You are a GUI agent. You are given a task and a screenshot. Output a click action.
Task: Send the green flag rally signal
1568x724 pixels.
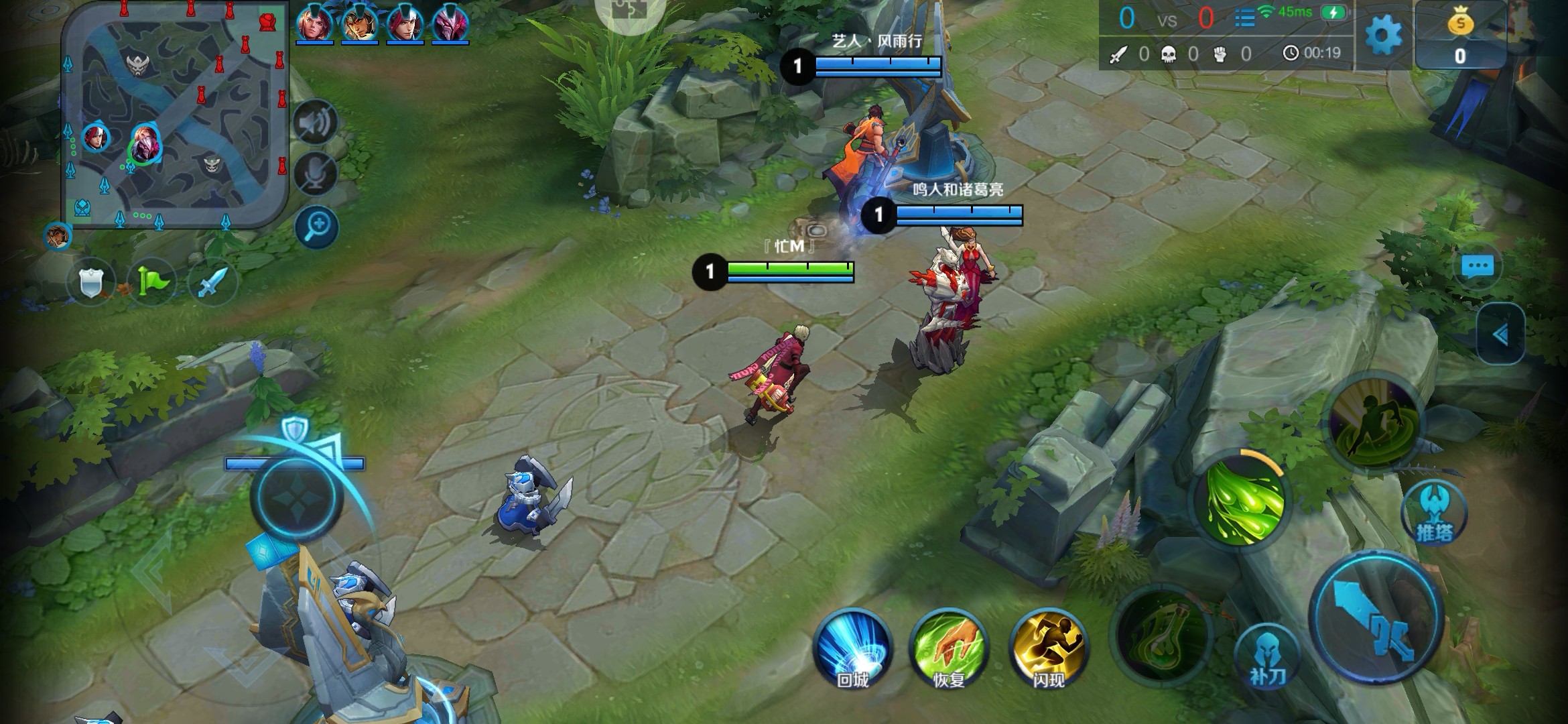click(151, 282)
